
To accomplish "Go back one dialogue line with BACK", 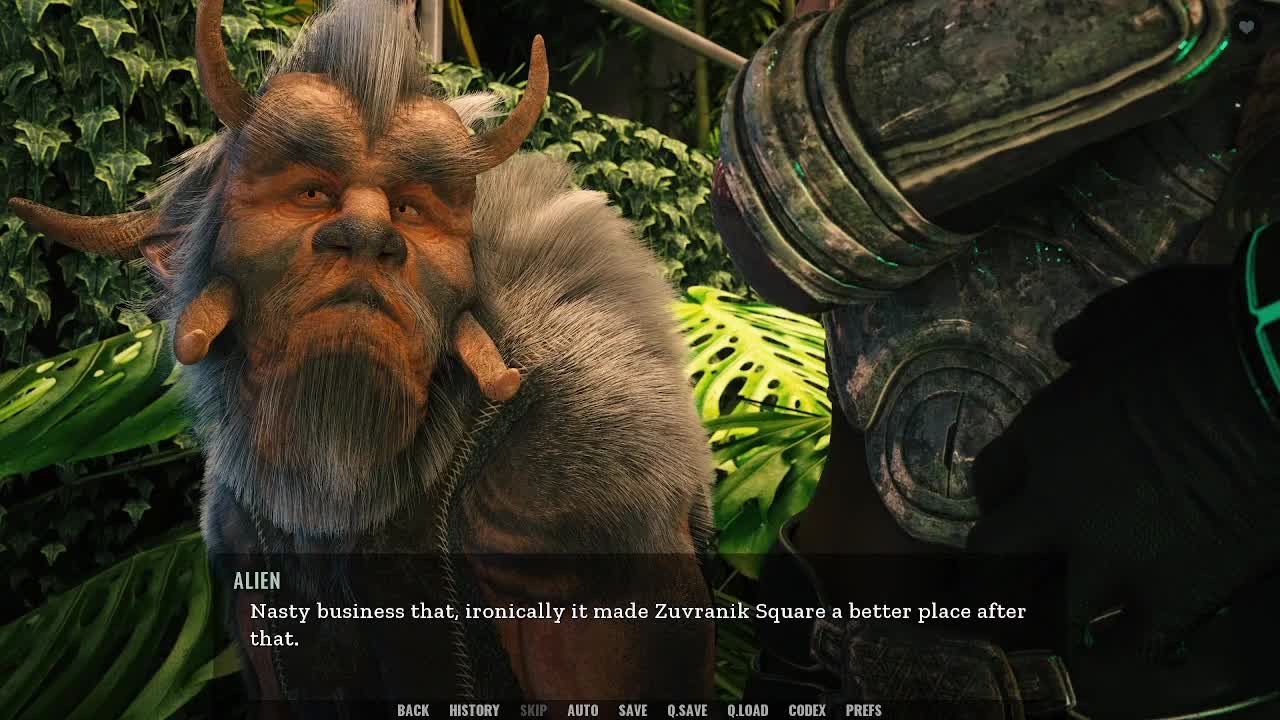I will [413, 710].
